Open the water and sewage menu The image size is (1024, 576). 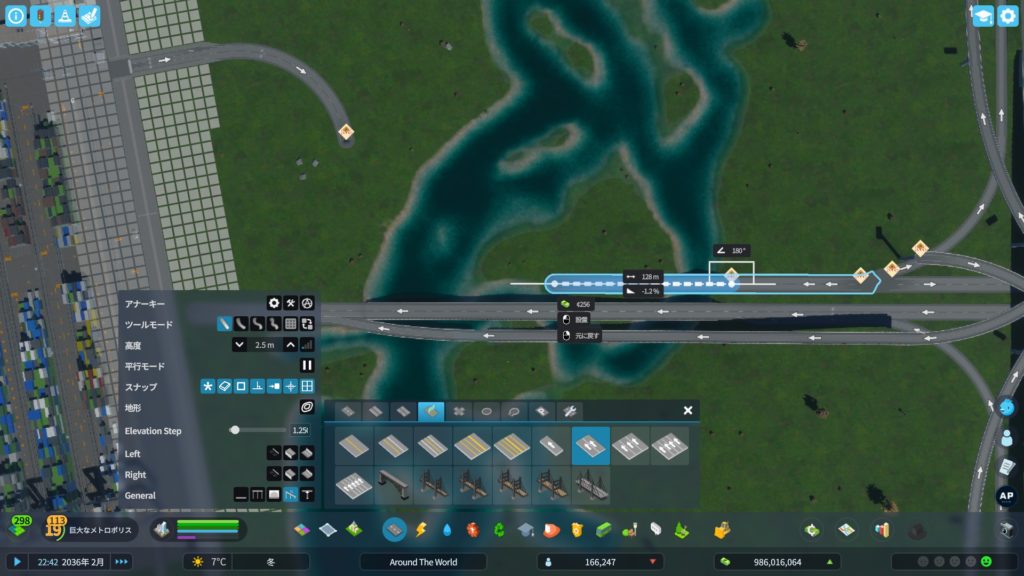pos(447,529)
